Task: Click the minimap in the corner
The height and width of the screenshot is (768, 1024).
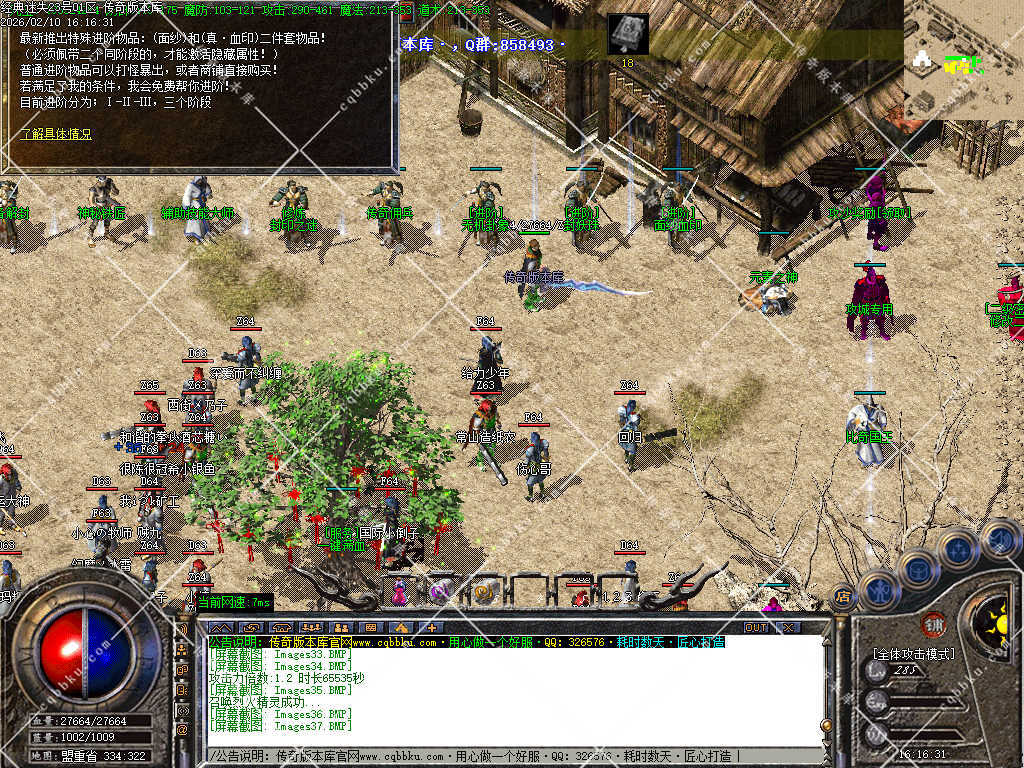Action: (x=963, y=60)
